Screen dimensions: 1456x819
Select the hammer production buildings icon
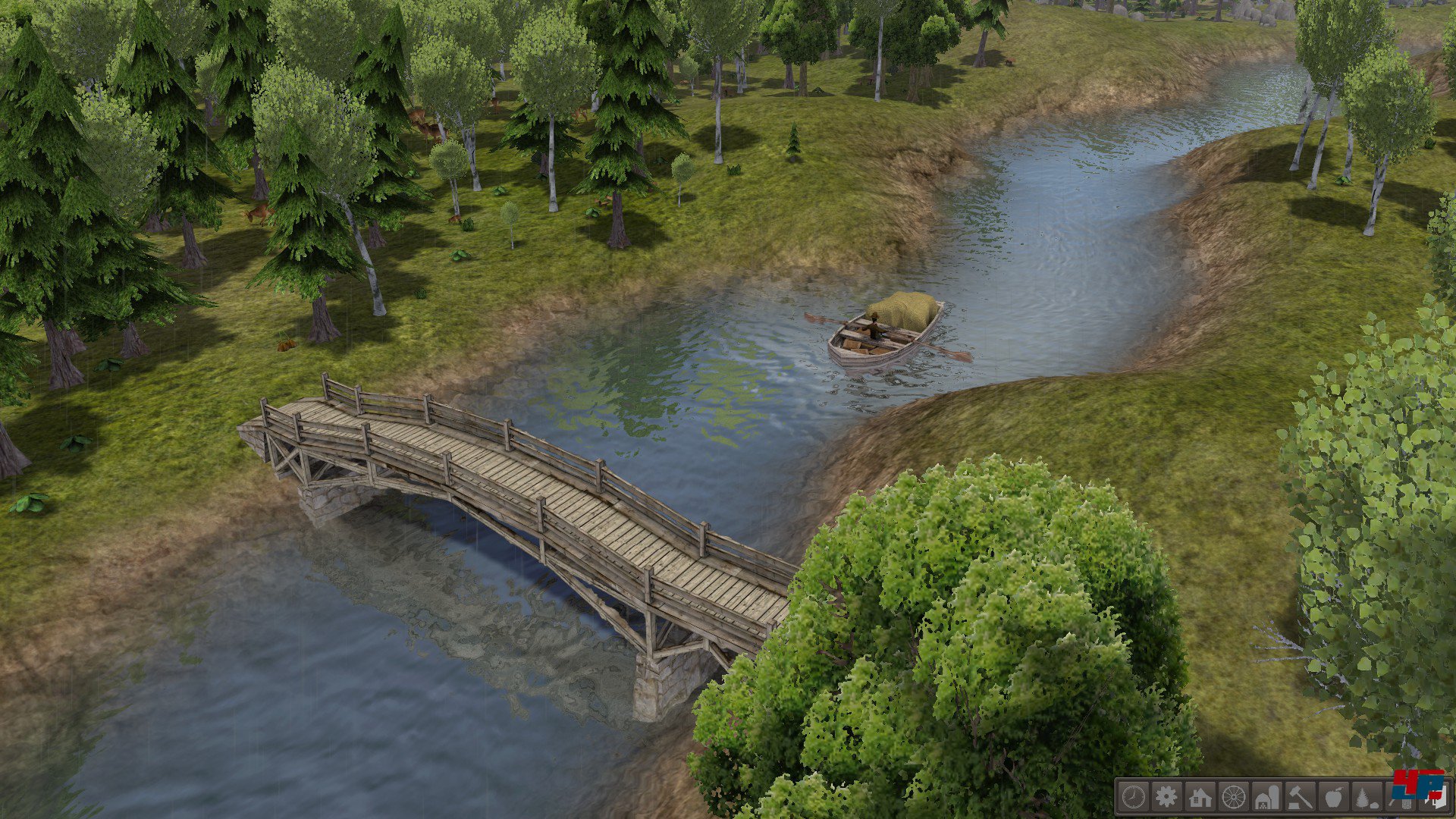[x=1301, y=797]
